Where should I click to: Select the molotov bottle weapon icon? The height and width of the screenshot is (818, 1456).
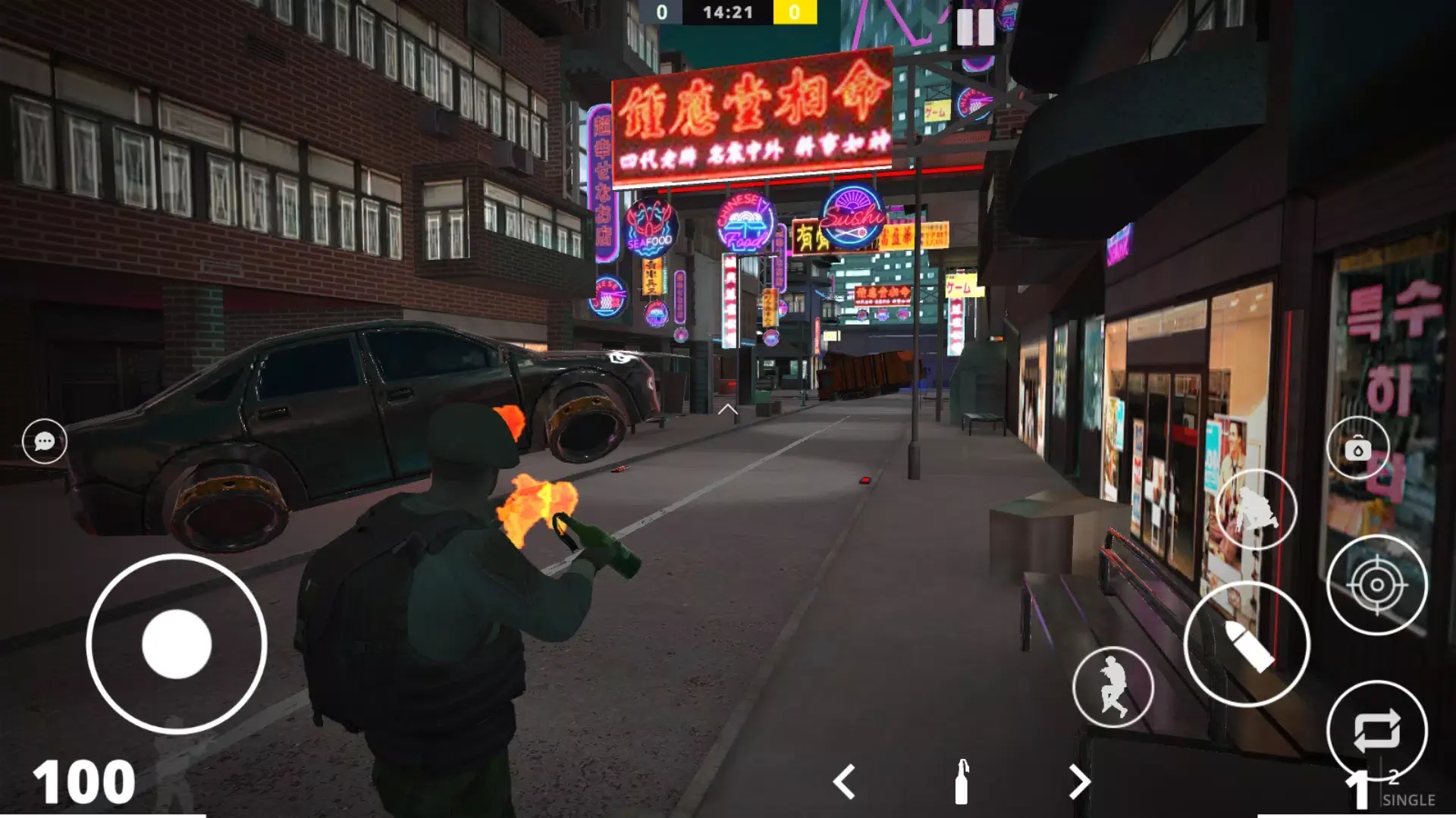pyautogui.click(x=961, y=782)
